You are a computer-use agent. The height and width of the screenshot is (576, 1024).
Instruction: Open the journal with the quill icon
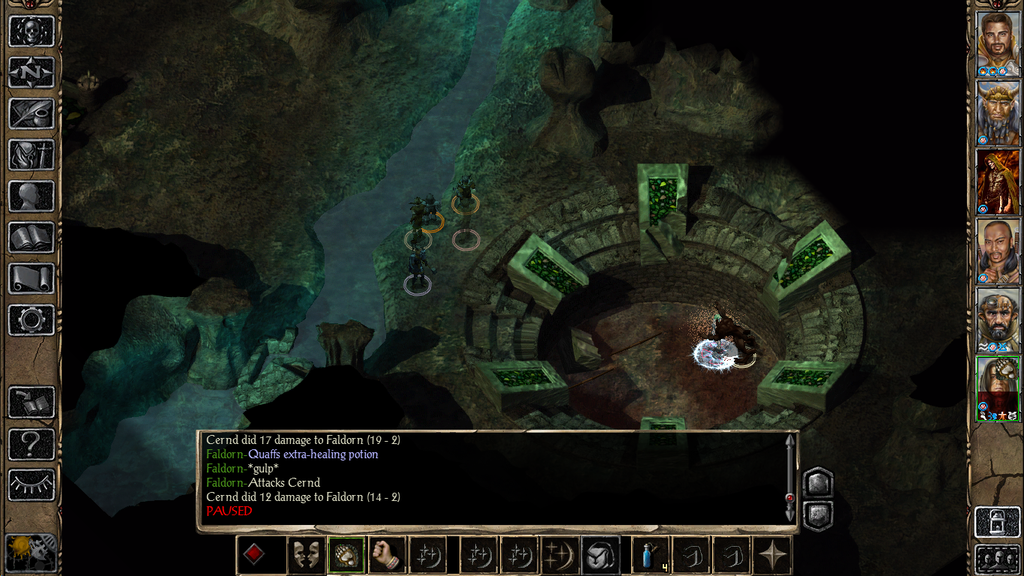[x=30, y=113]
